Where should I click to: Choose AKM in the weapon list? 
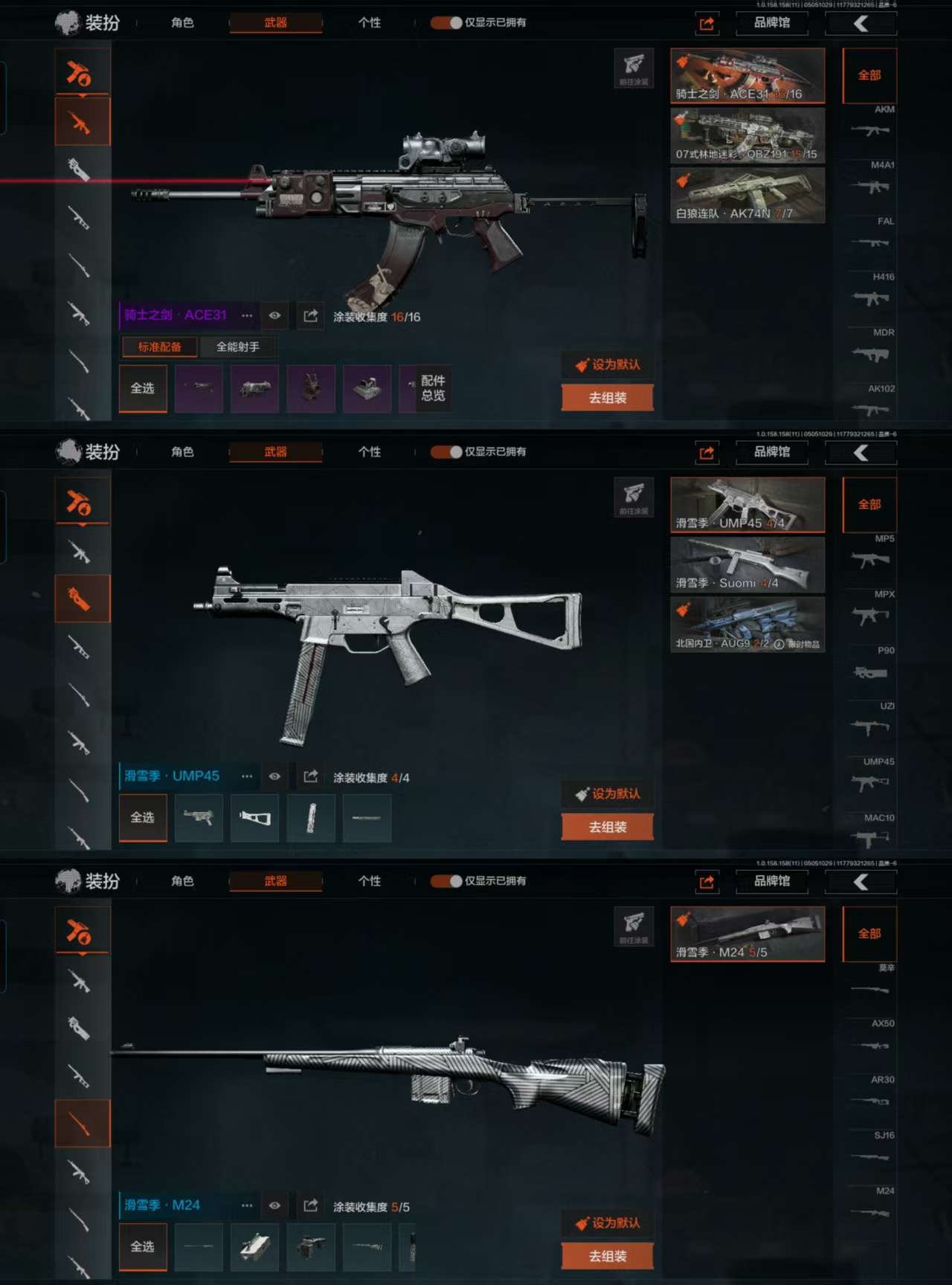tap(870, 124)
